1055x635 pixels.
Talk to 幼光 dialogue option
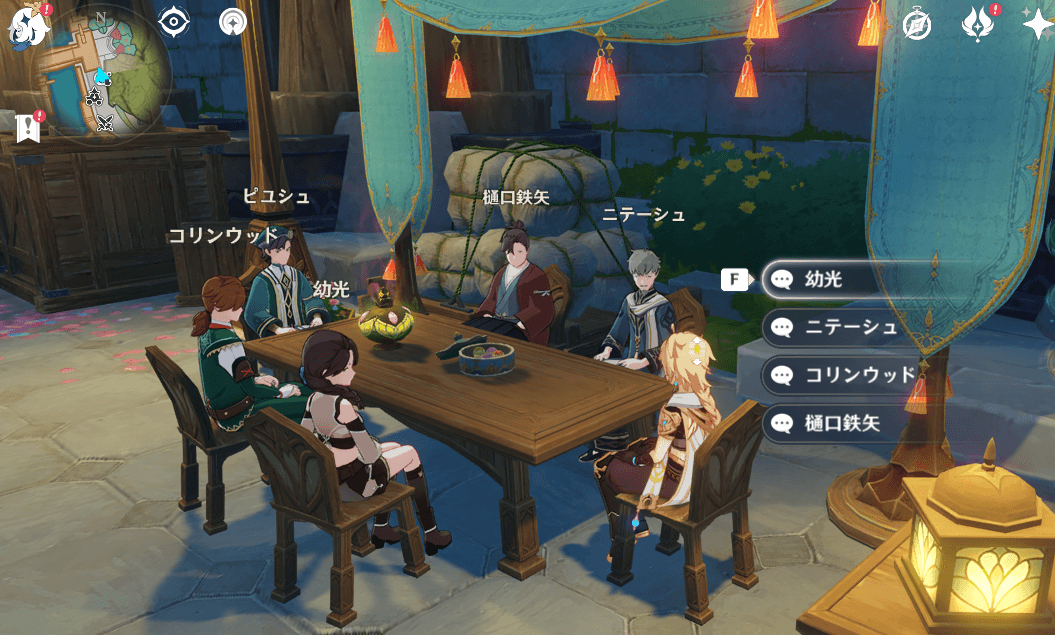840,280
